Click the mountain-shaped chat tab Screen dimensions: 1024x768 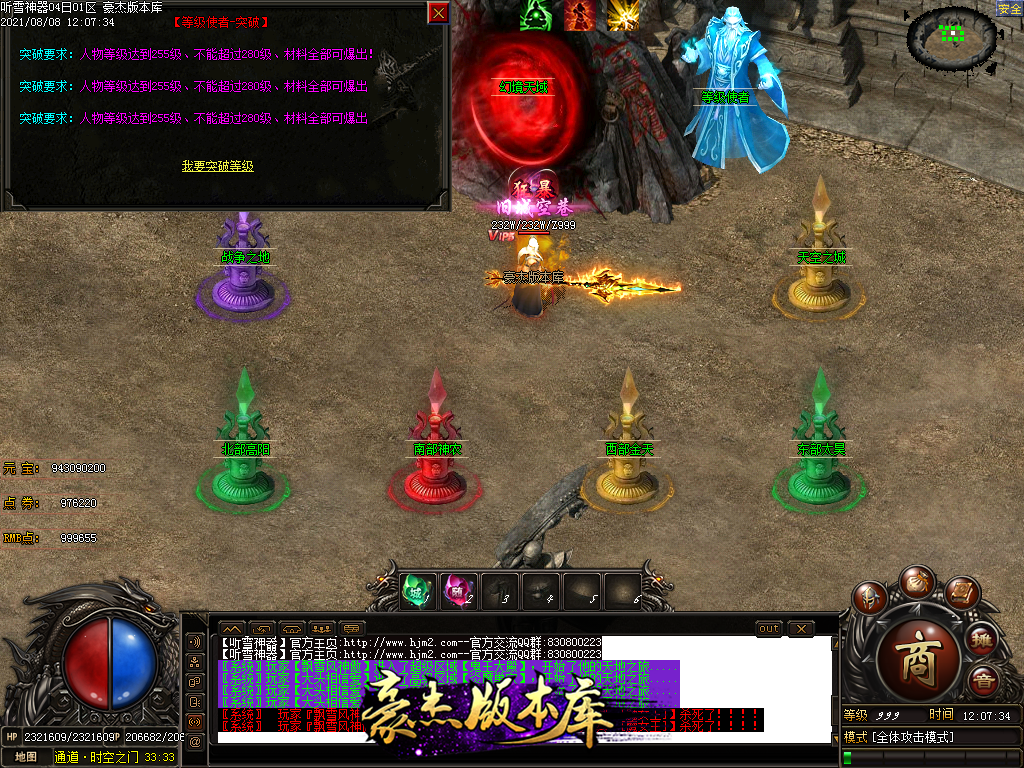(231, 628)
